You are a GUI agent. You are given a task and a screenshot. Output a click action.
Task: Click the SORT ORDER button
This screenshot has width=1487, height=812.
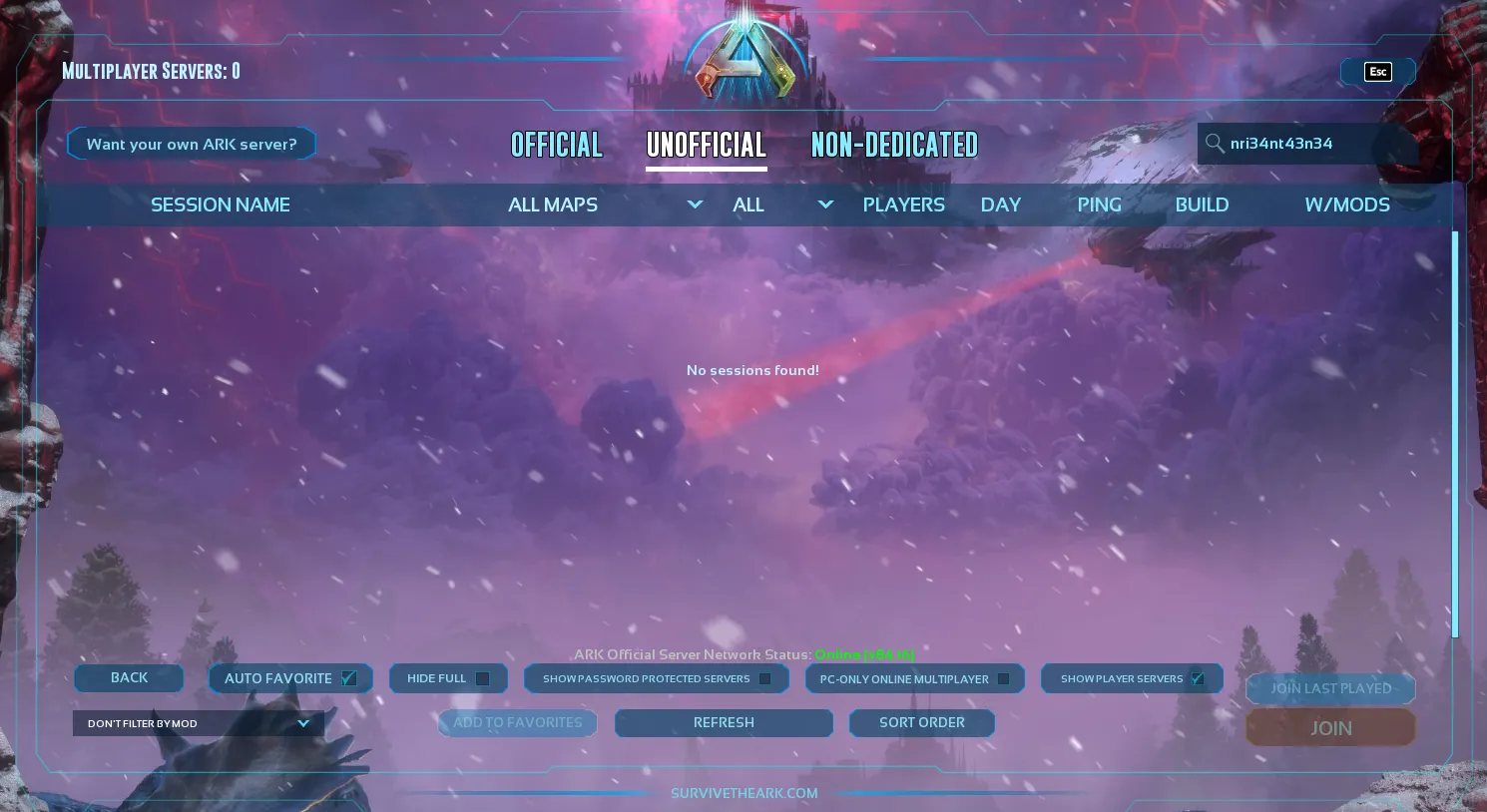coord(921,722)
